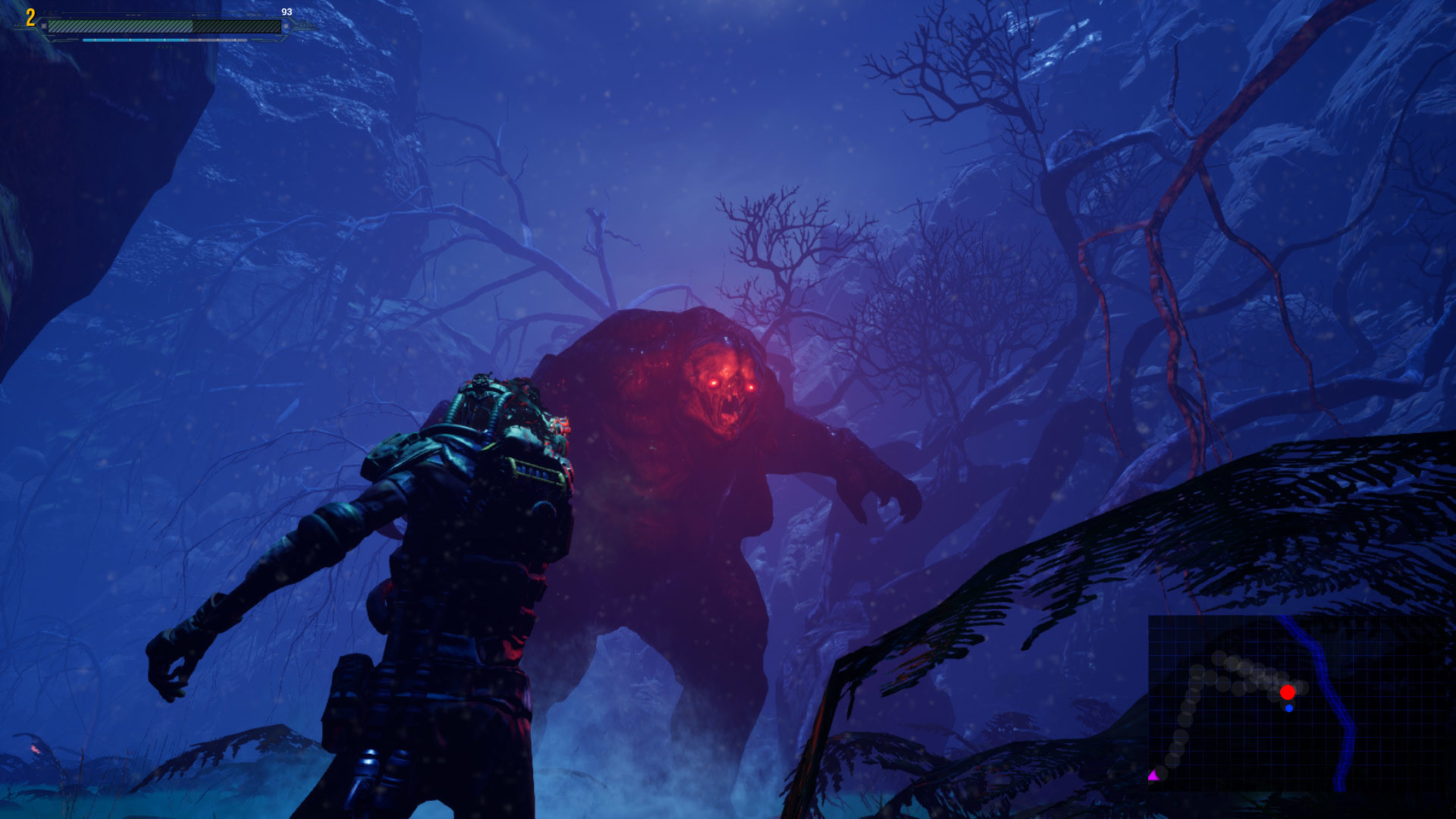Click the blue player dot on the minimap
Image resolution: width=1456 pixels, height=819 pixels.
coord(1288,708)
